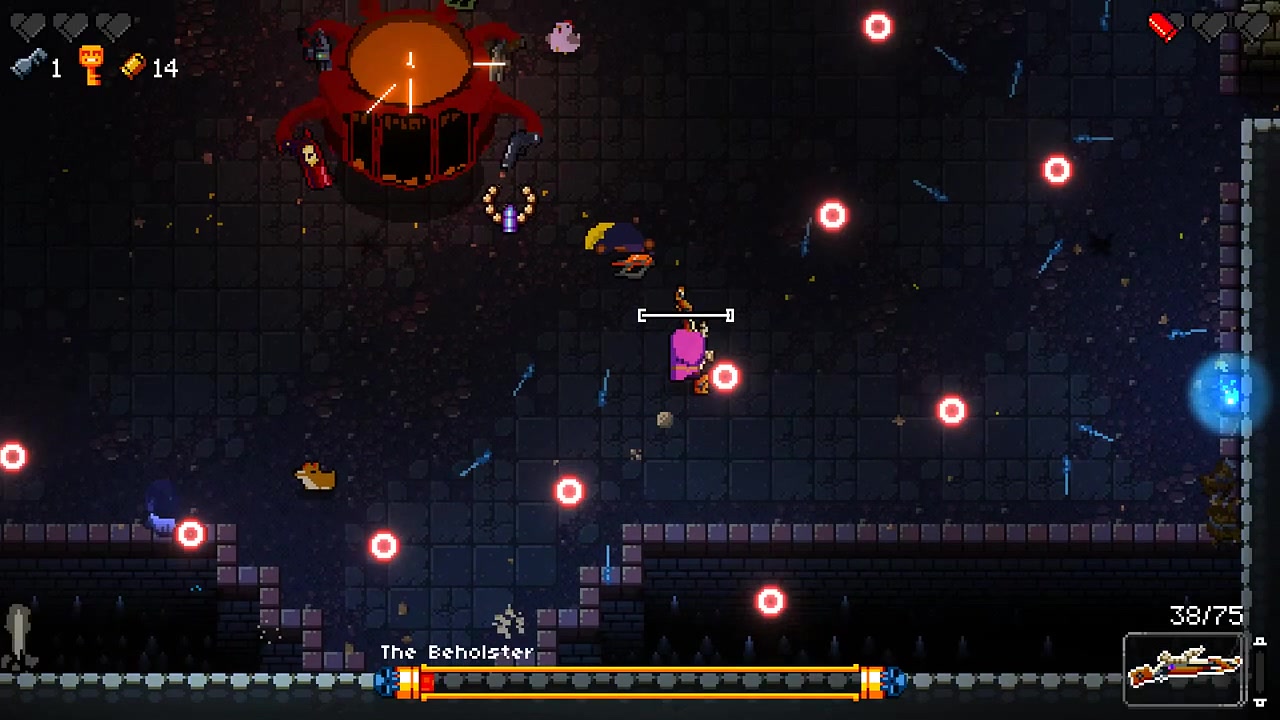Click the active item icon
This screenshot has width=1280, height=720.
pos(20,637)
